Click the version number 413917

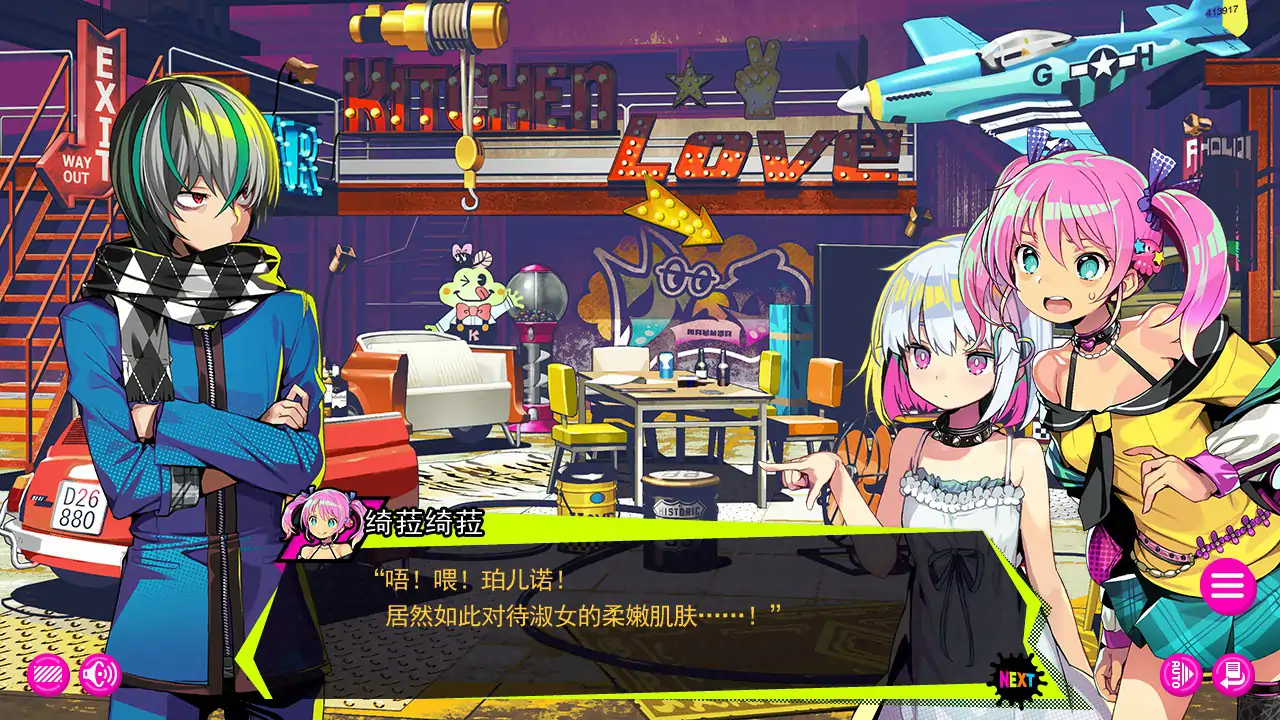(x=1222, y=10)
